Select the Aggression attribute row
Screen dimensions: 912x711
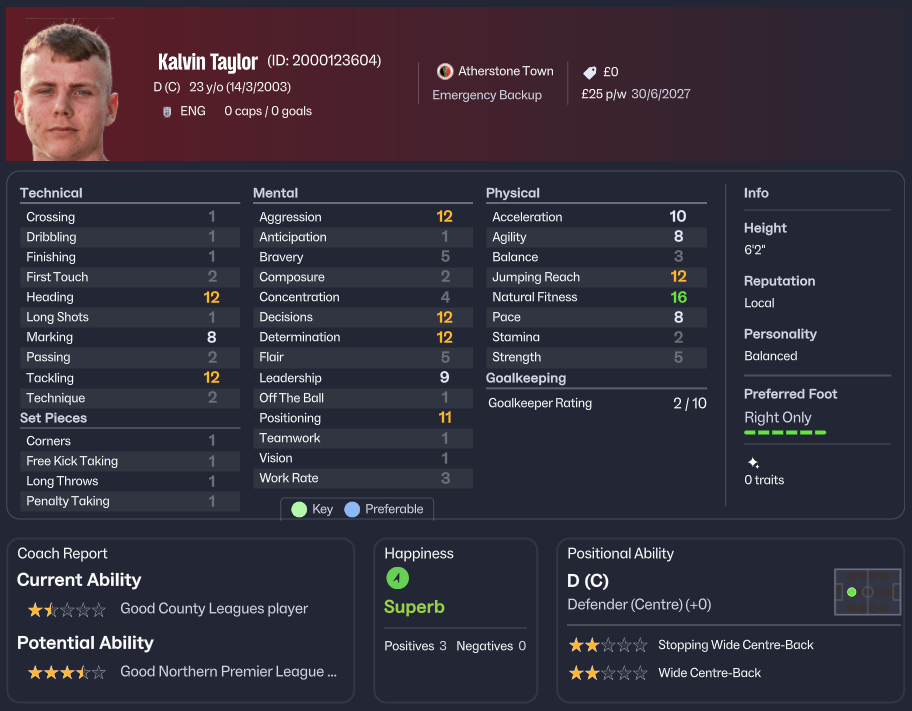[x=362, y=217]
